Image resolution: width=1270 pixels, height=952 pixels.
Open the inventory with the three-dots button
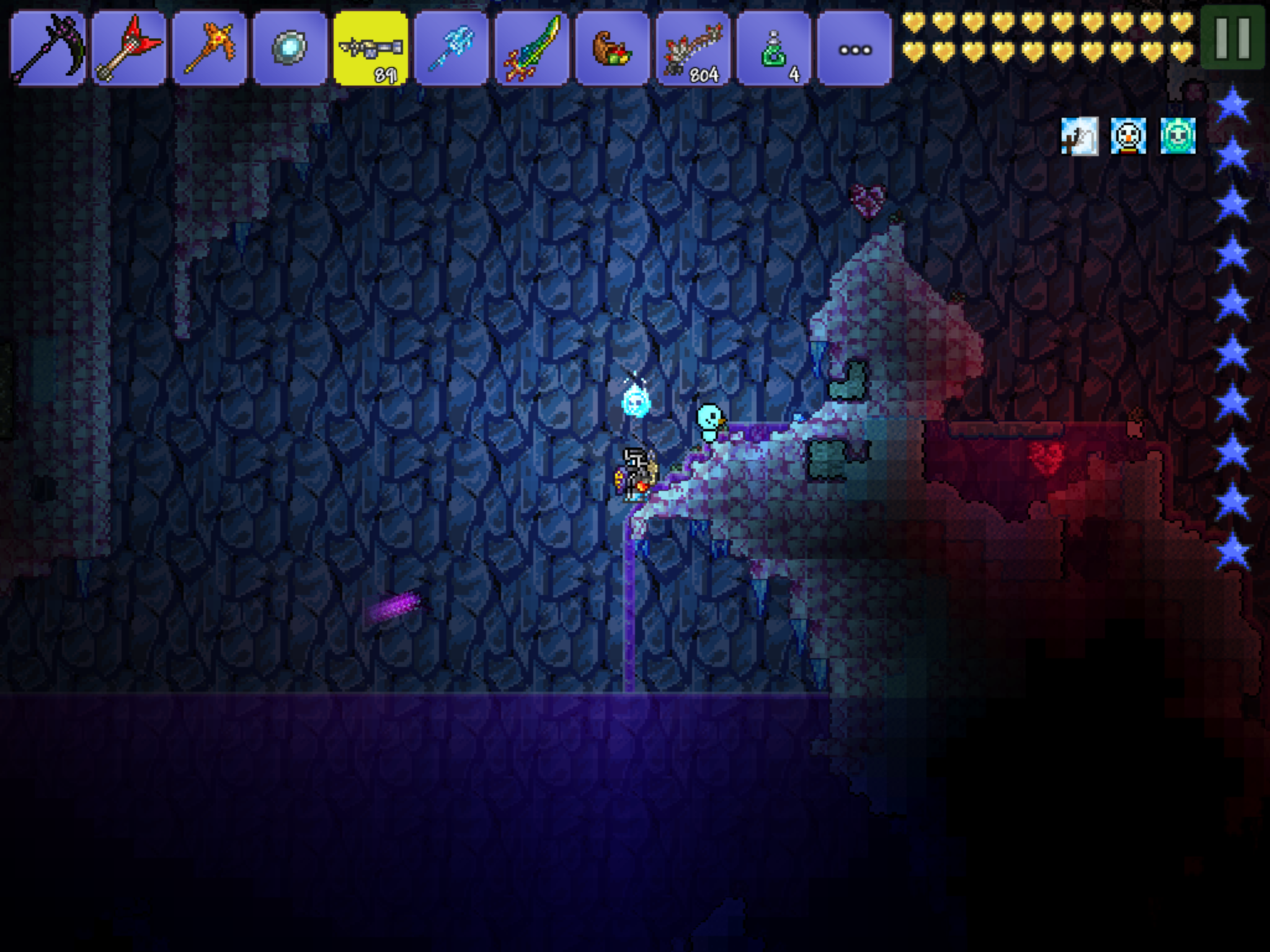tap(855, 48)
